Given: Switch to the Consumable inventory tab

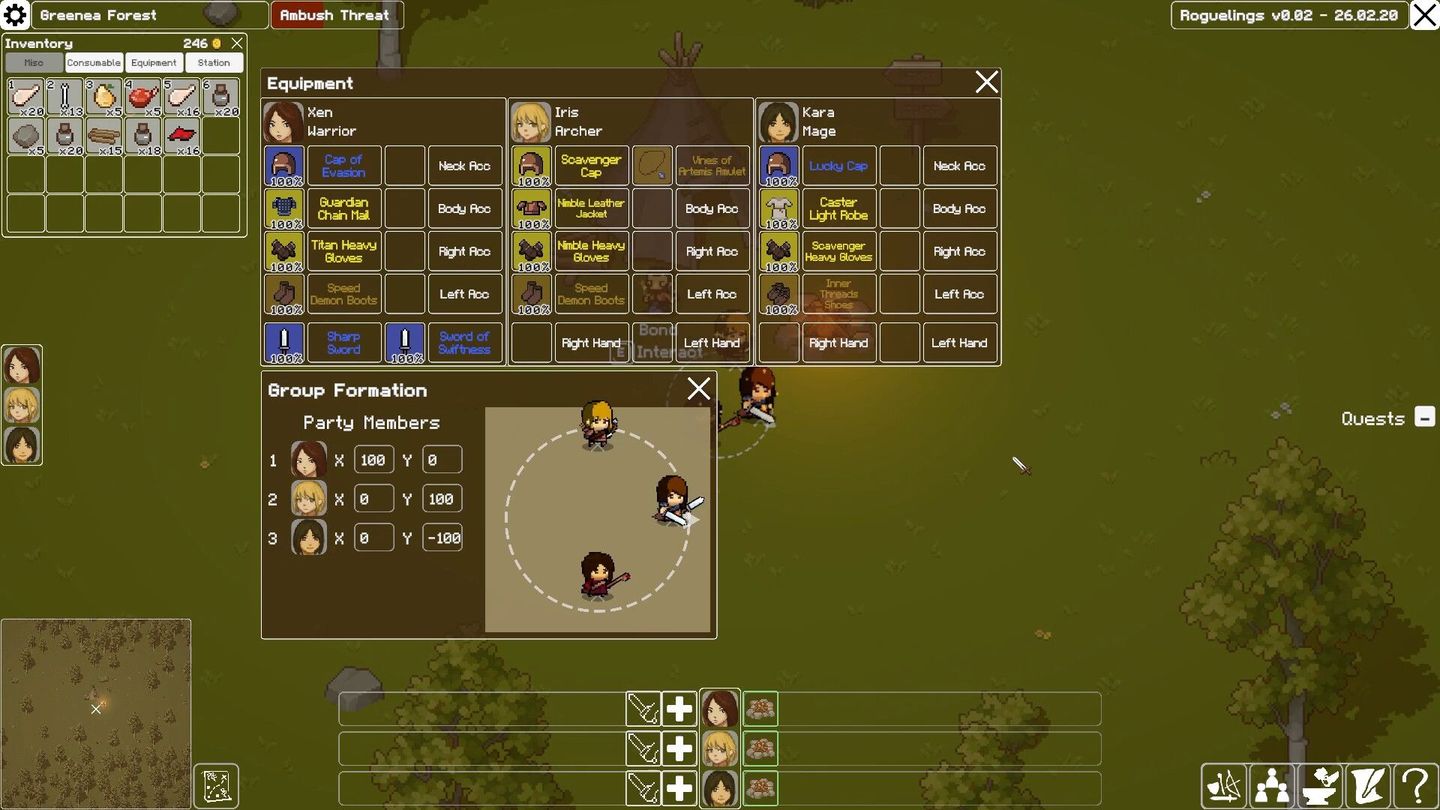Looking at the screenshot, I should click(93, 62).
